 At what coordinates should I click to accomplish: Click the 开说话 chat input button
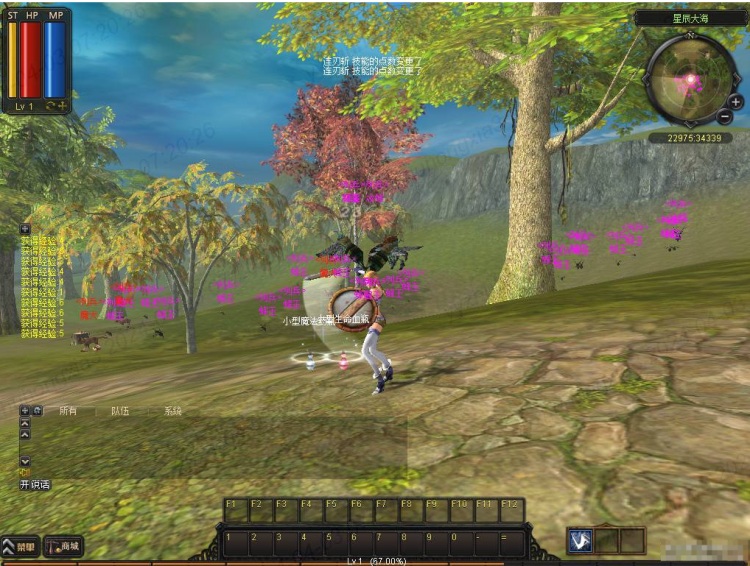(x=35, y=484)
